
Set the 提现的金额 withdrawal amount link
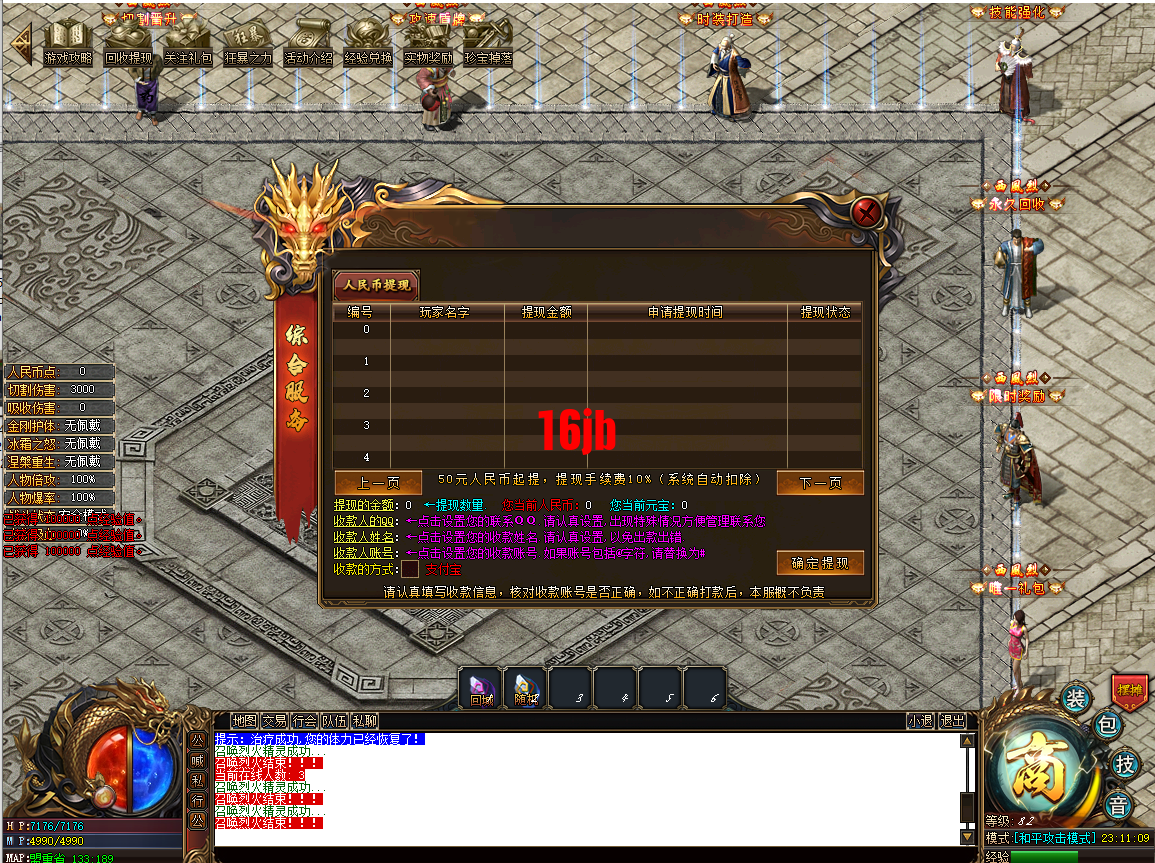357,506
